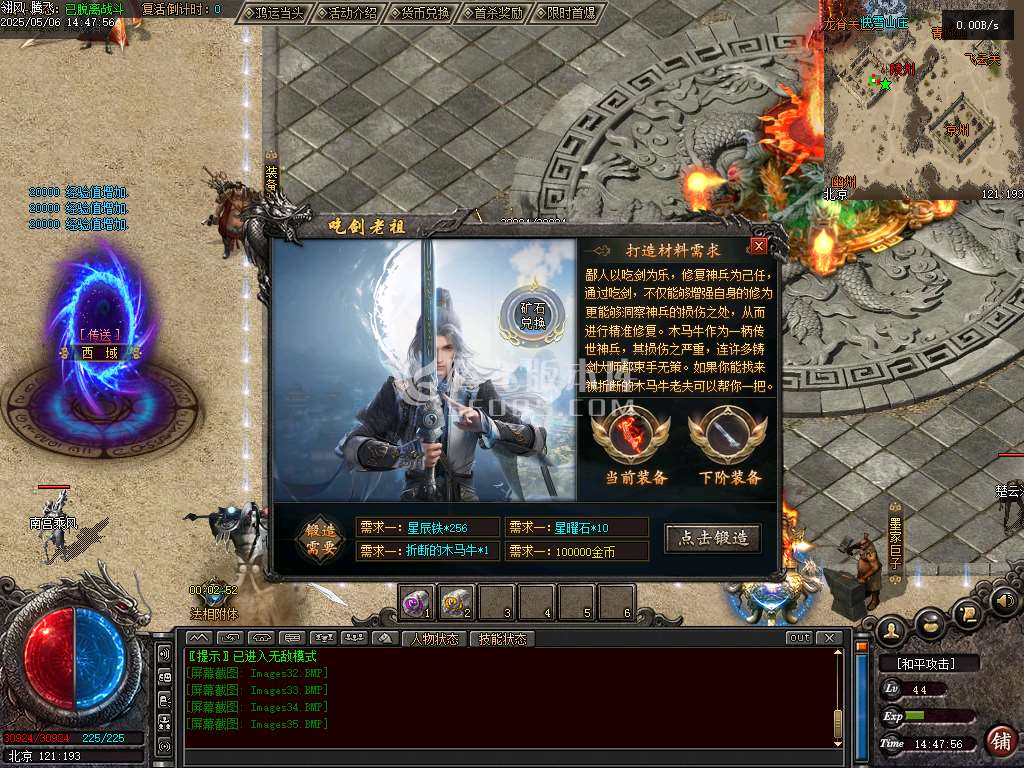This screenshot has width=1024, height=768.
Task: Switch to the 人物状态 character status tab
Action: point(434,638)
